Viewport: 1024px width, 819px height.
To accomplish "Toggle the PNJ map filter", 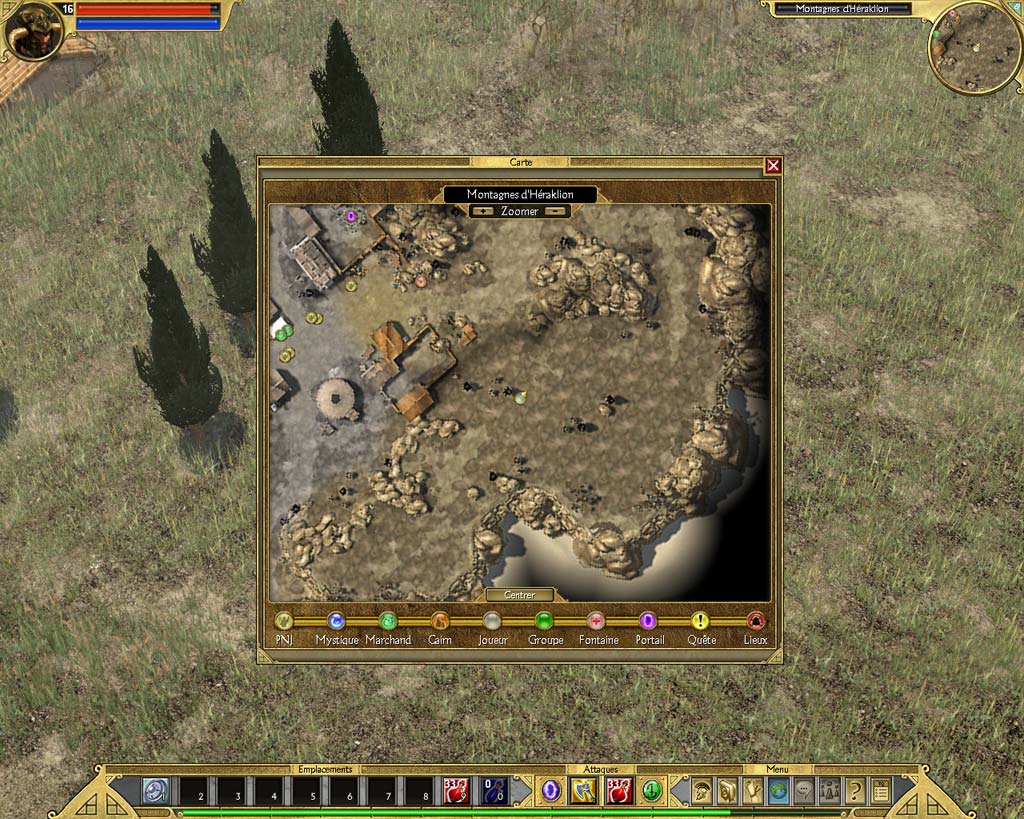I will [284, 621].
